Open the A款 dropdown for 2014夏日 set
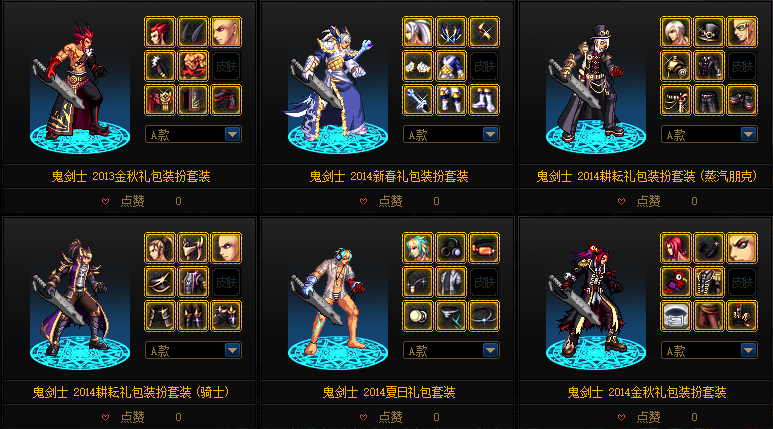Image resolution: width=773 pixels, height=429 pixels. click(490, 350)
